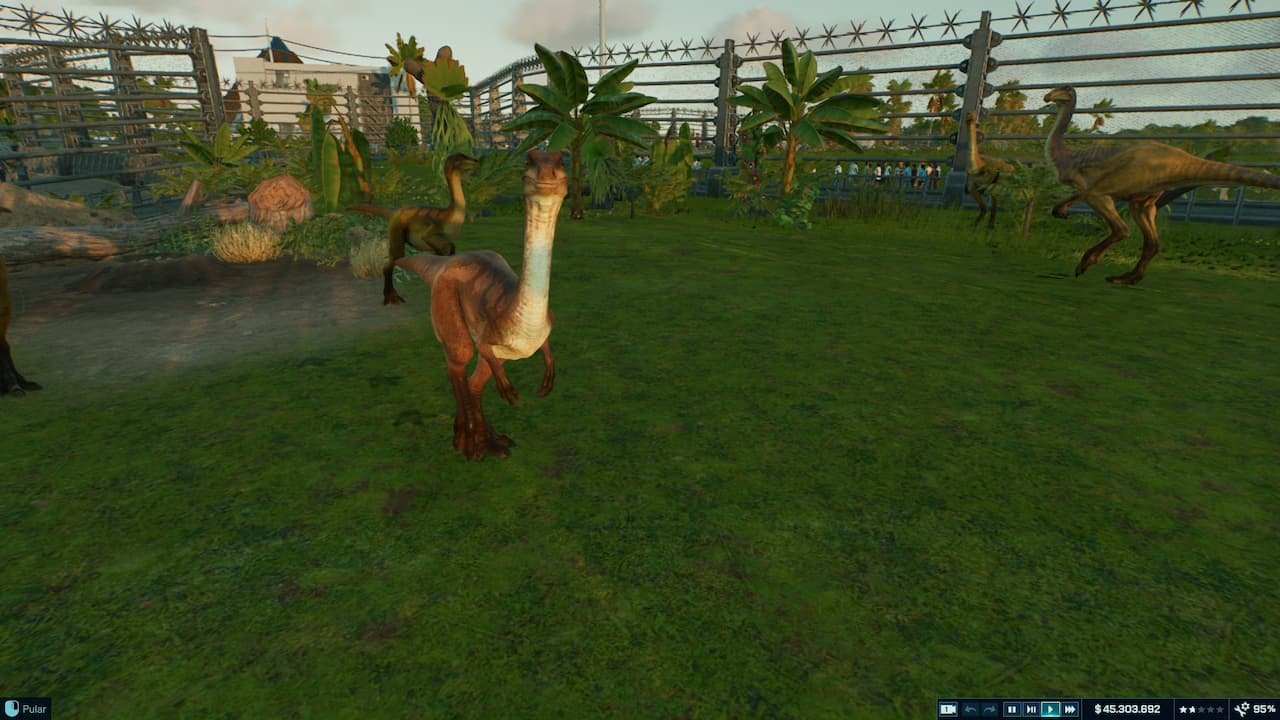
Task: Activate the fast-forward speed icon
Action: click(1069, 707)
